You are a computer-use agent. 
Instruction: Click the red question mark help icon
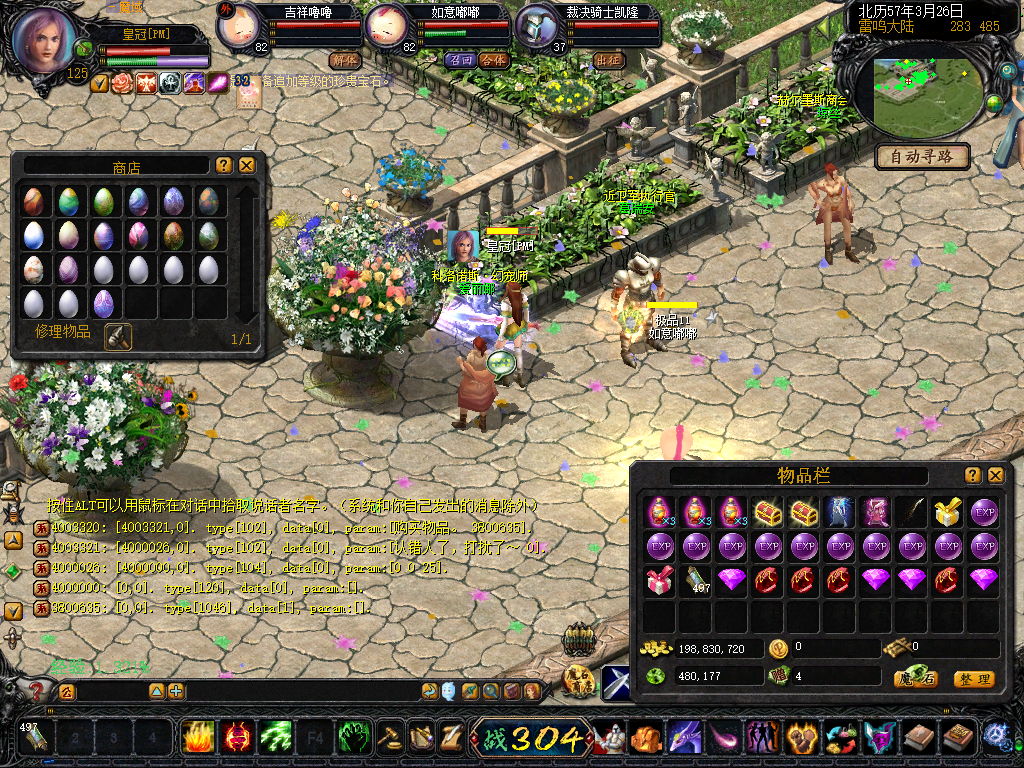click(37, 690)
